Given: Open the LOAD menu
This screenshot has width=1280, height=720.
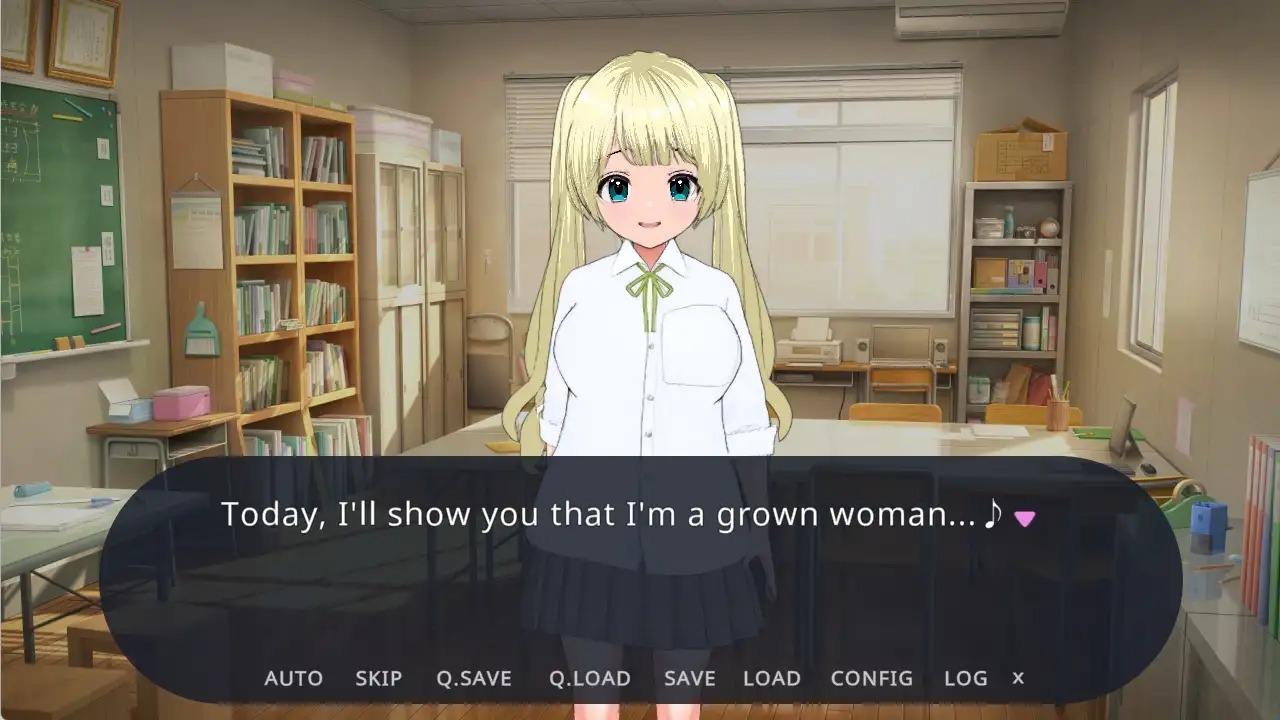Looking at the screenshot, I should click(x=772, y=678).
